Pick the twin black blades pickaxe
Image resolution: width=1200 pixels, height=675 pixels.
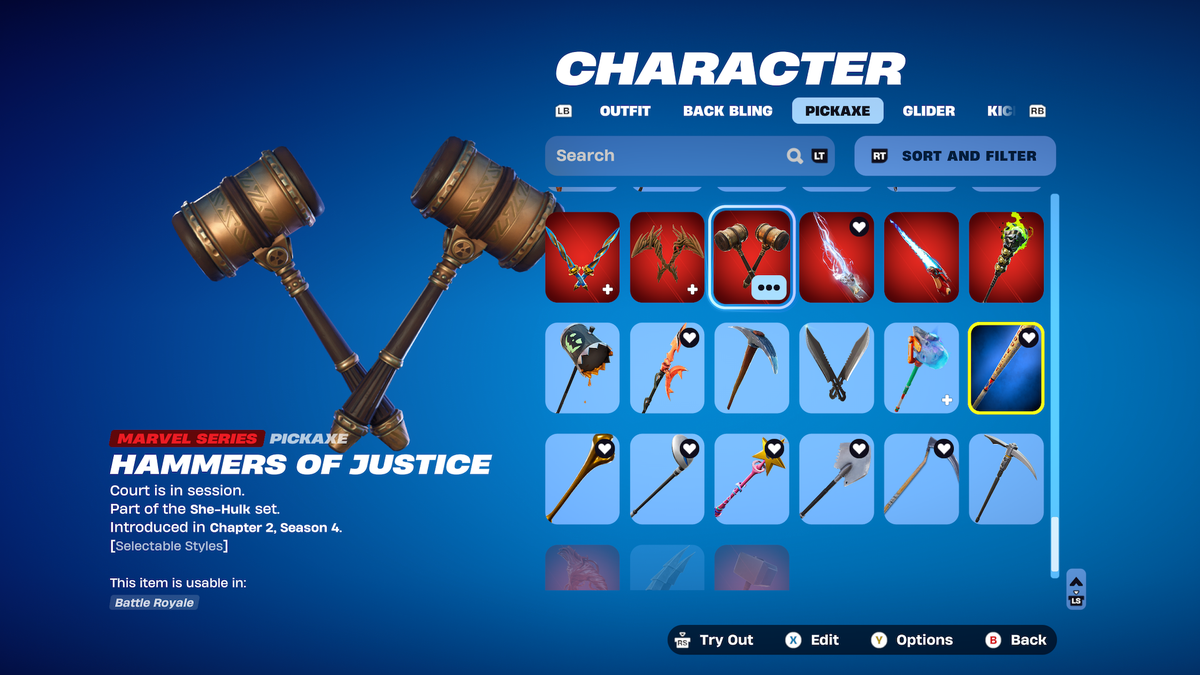836,368
